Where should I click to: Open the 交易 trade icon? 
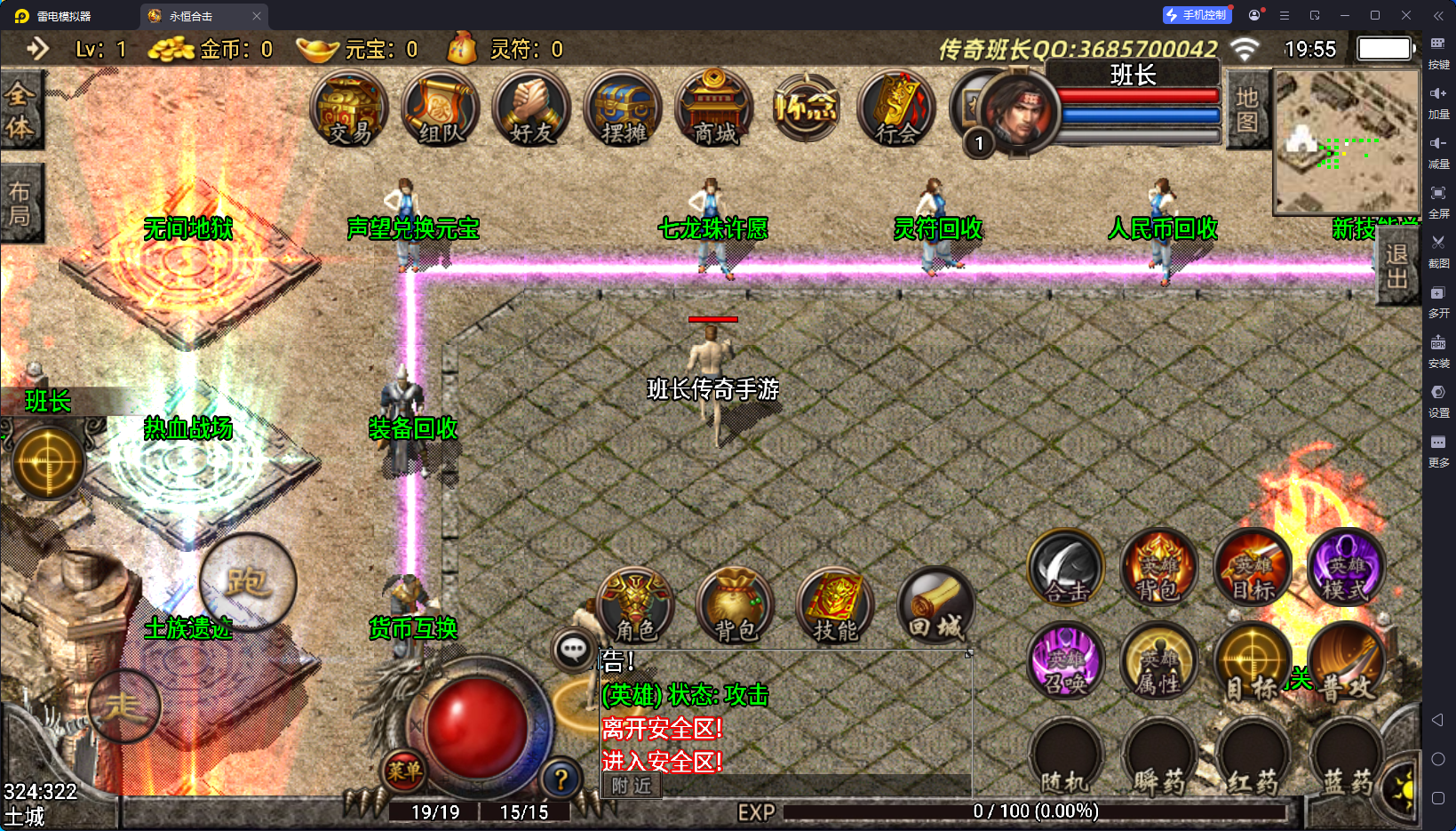[x=349, y=110]
